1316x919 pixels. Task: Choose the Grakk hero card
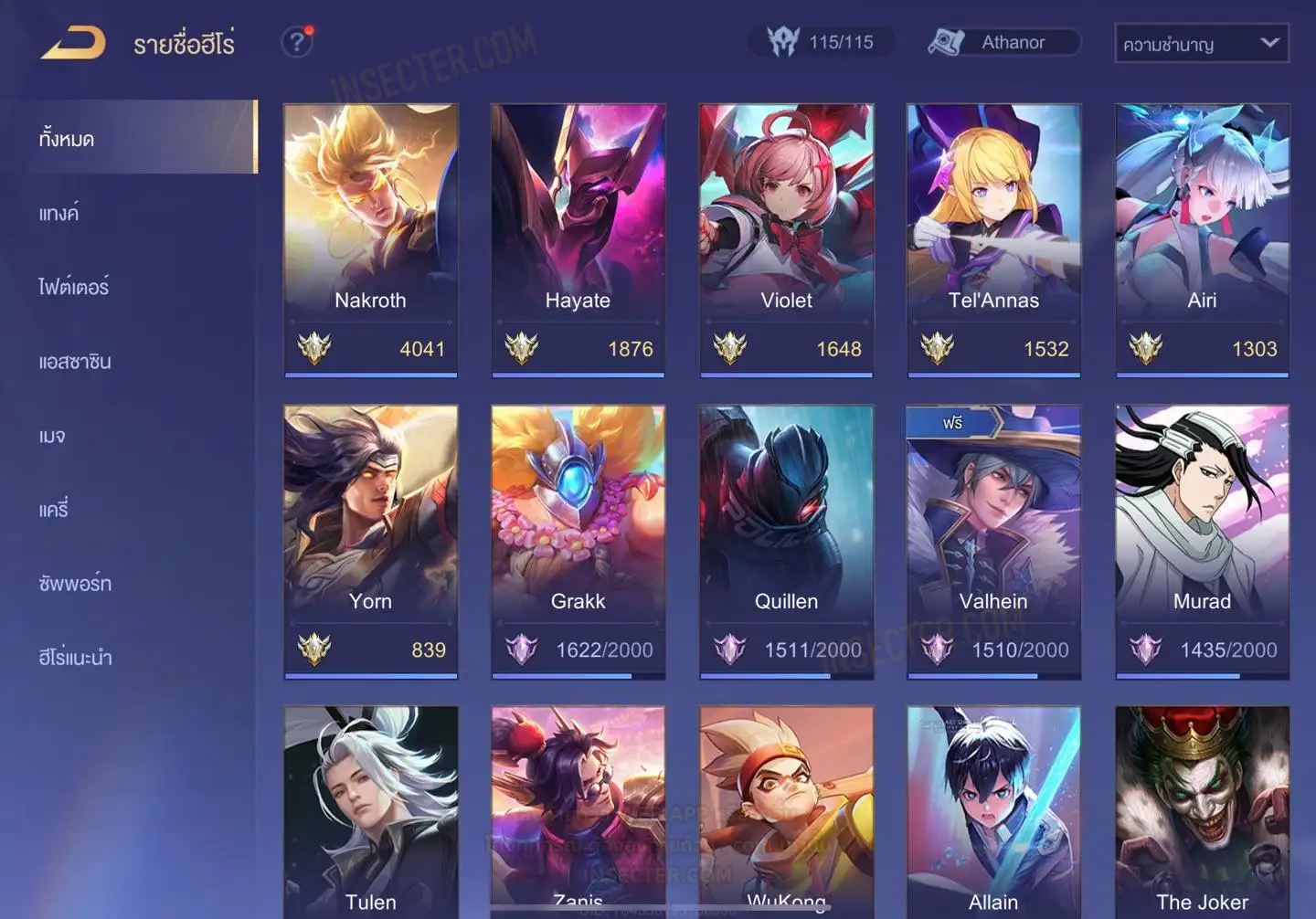point(578,541)
